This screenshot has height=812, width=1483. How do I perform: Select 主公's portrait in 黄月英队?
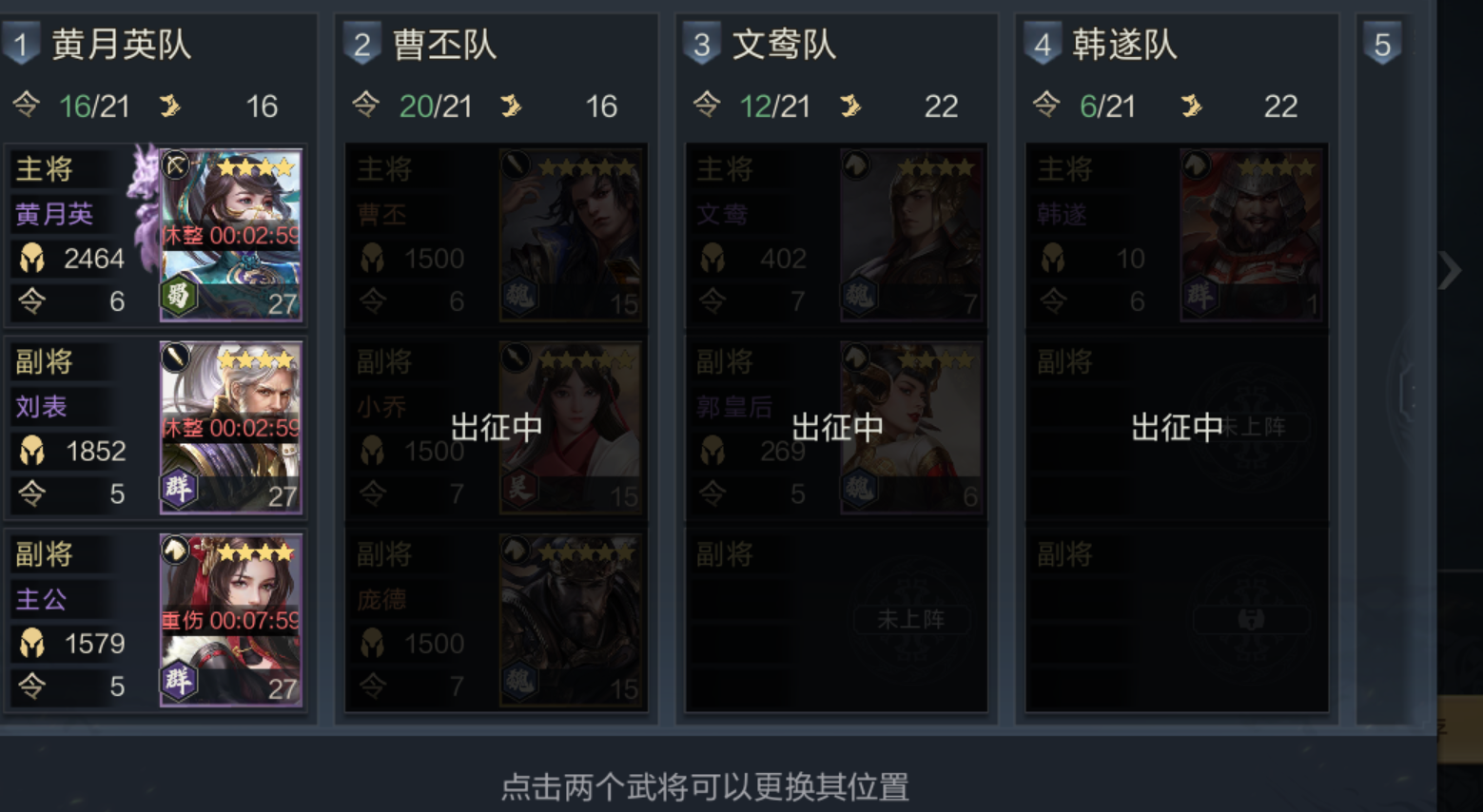pos(231,618)
